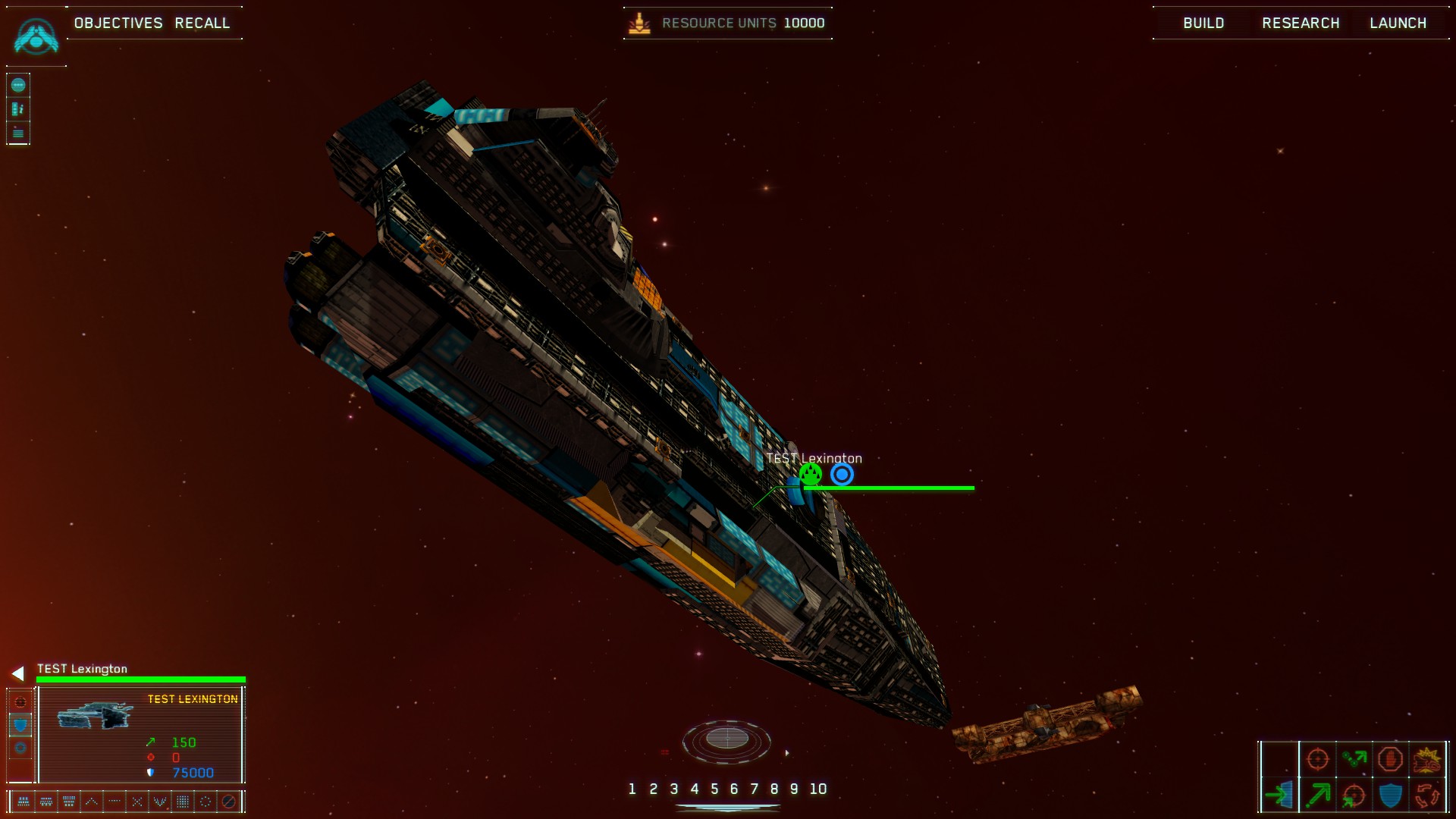Viewport: 1456px width, 819px height.
Task: Set the blue shield defensive stance
Action: pos(20,725)
